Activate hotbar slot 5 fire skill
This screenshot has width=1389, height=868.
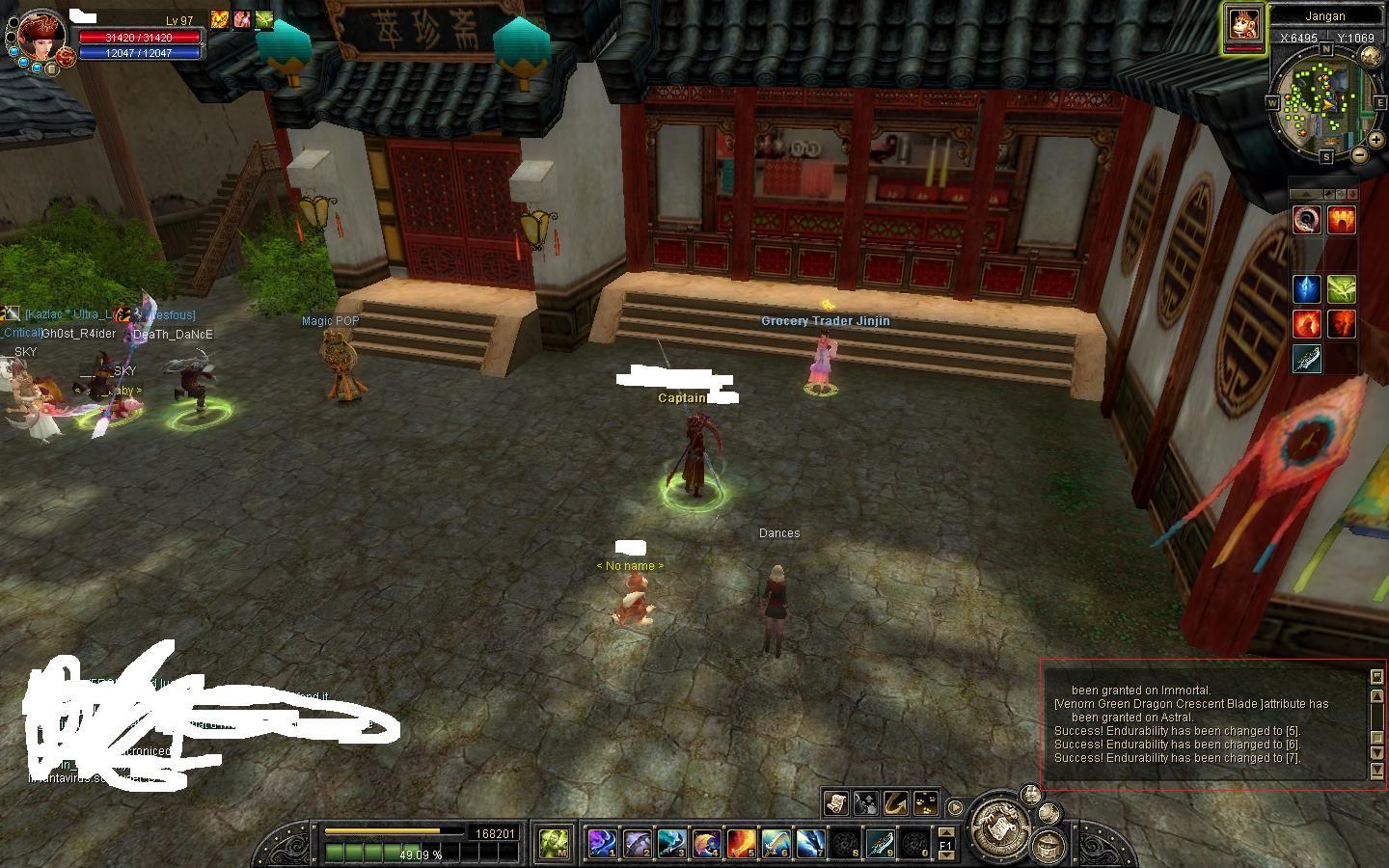[741, 844]
